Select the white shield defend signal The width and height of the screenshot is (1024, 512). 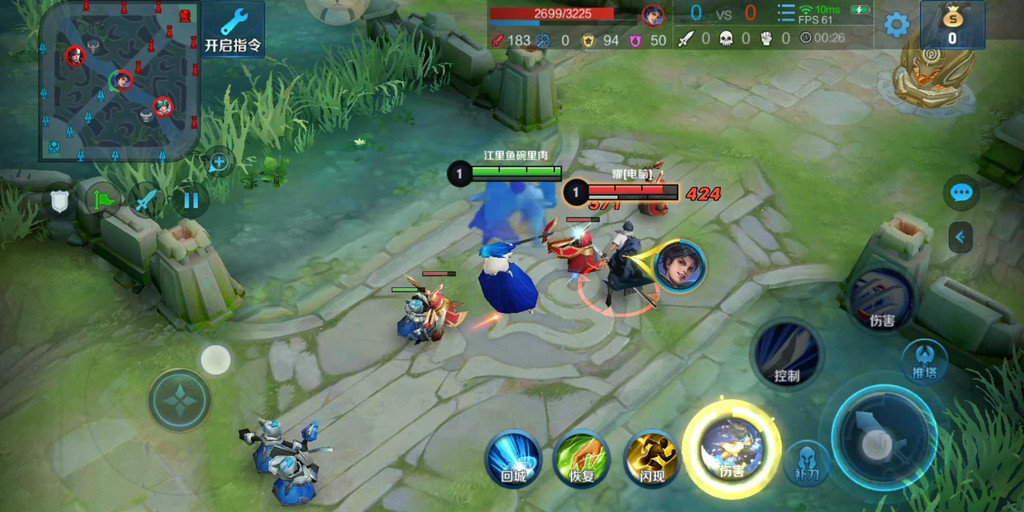(x=60, y=202)
